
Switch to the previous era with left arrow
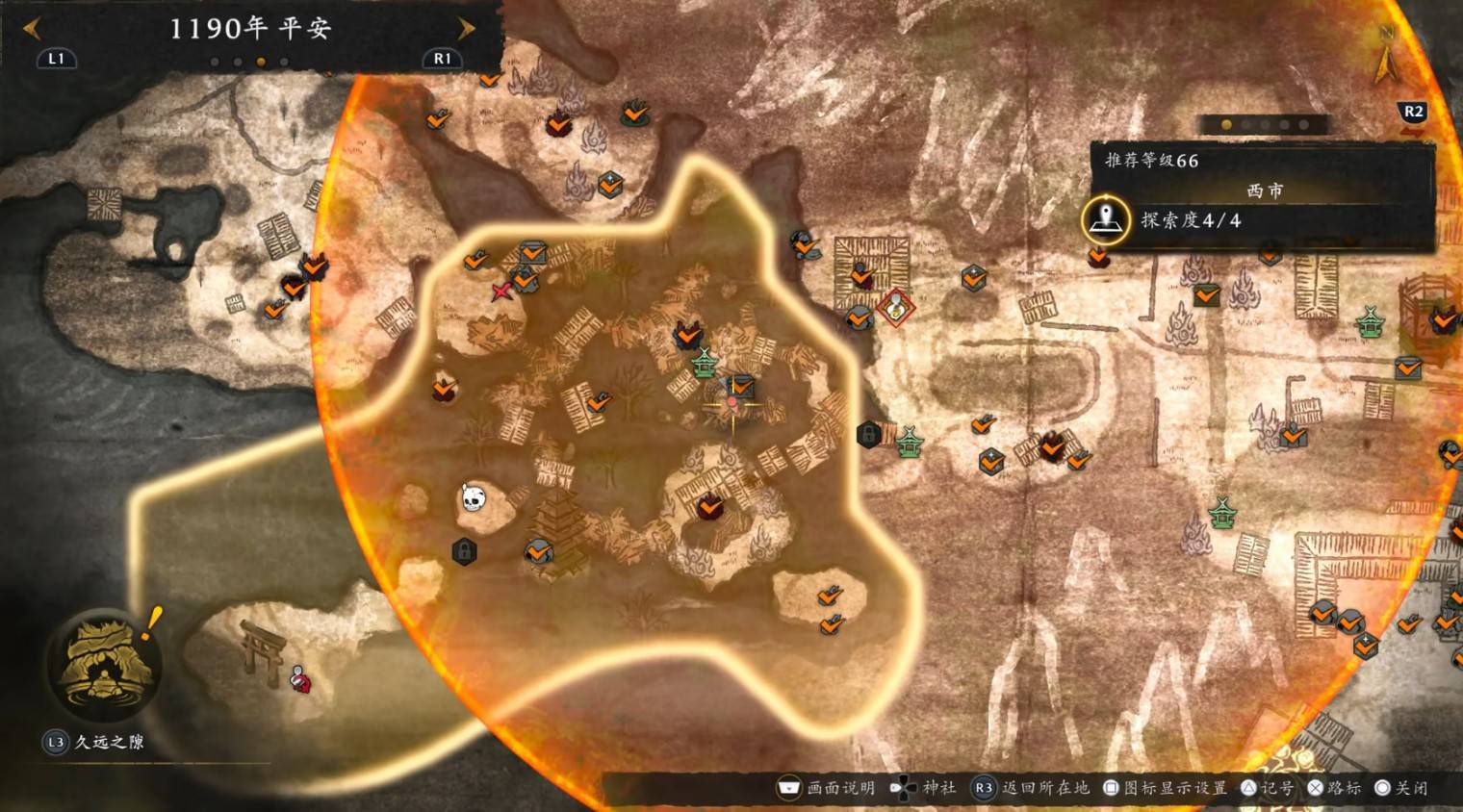click(32, 29)
